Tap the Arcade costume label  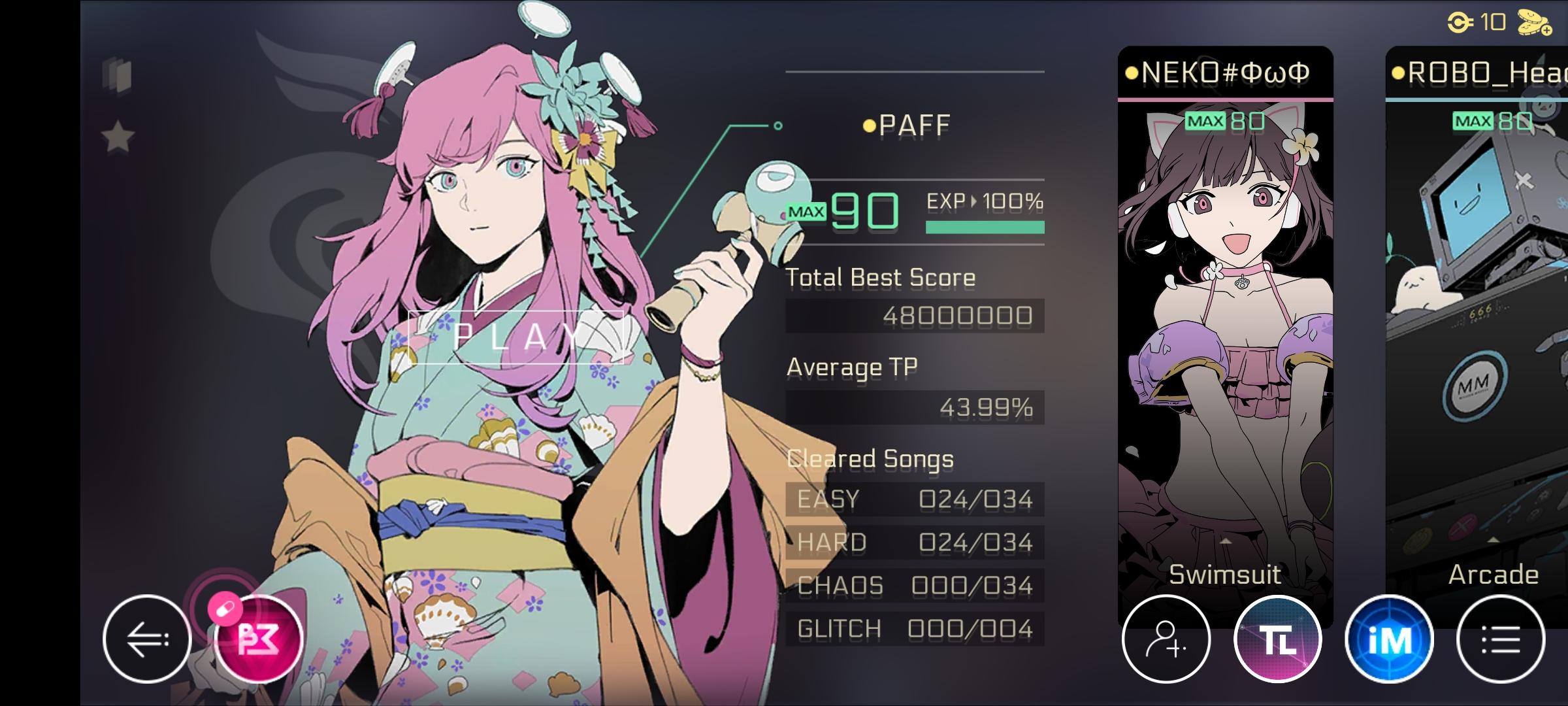pyautogui.click(x=1492, y=574)
